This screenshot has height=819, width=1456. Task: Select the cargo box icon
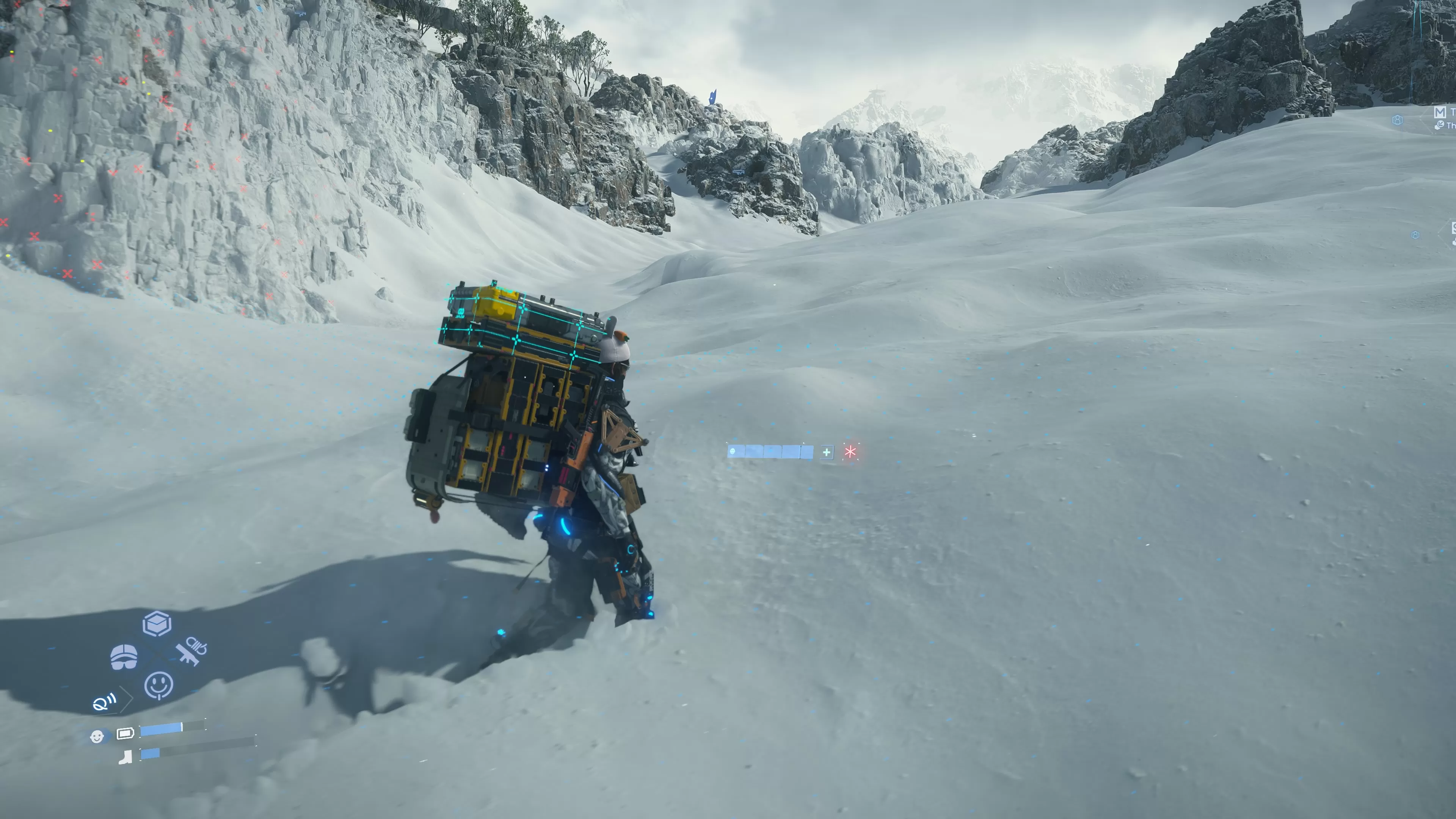coord(157,624)
